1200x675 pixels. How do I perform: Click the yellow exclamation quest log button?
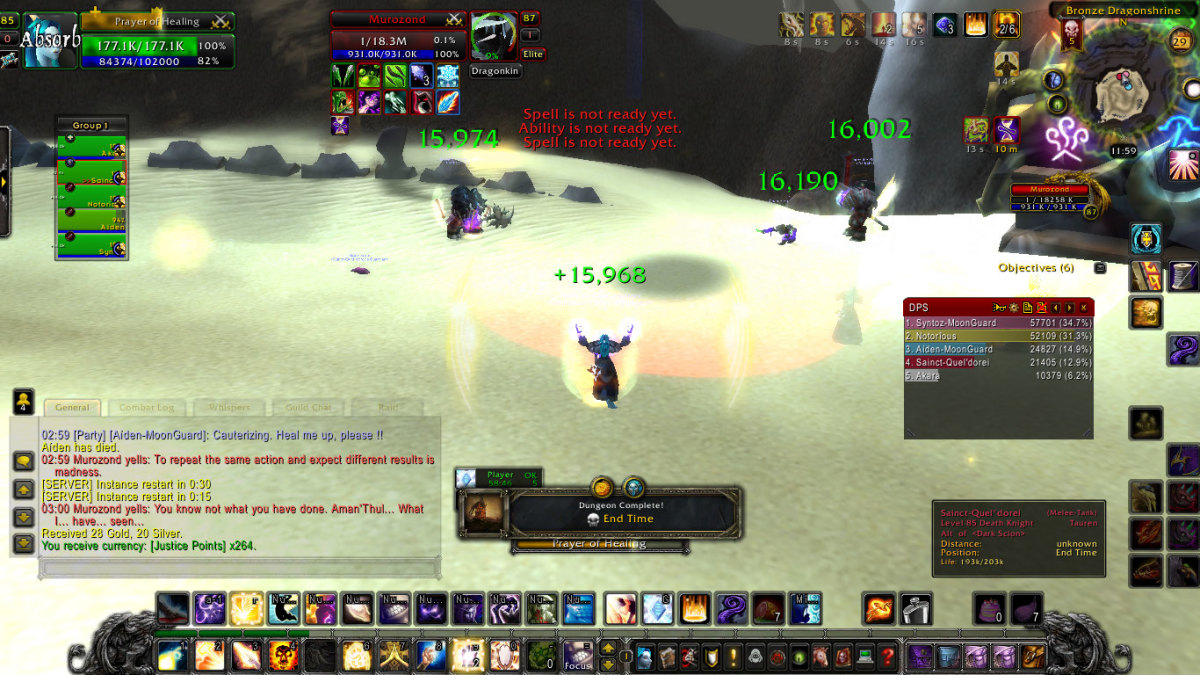pyautogui.click(x=733, y=657)
